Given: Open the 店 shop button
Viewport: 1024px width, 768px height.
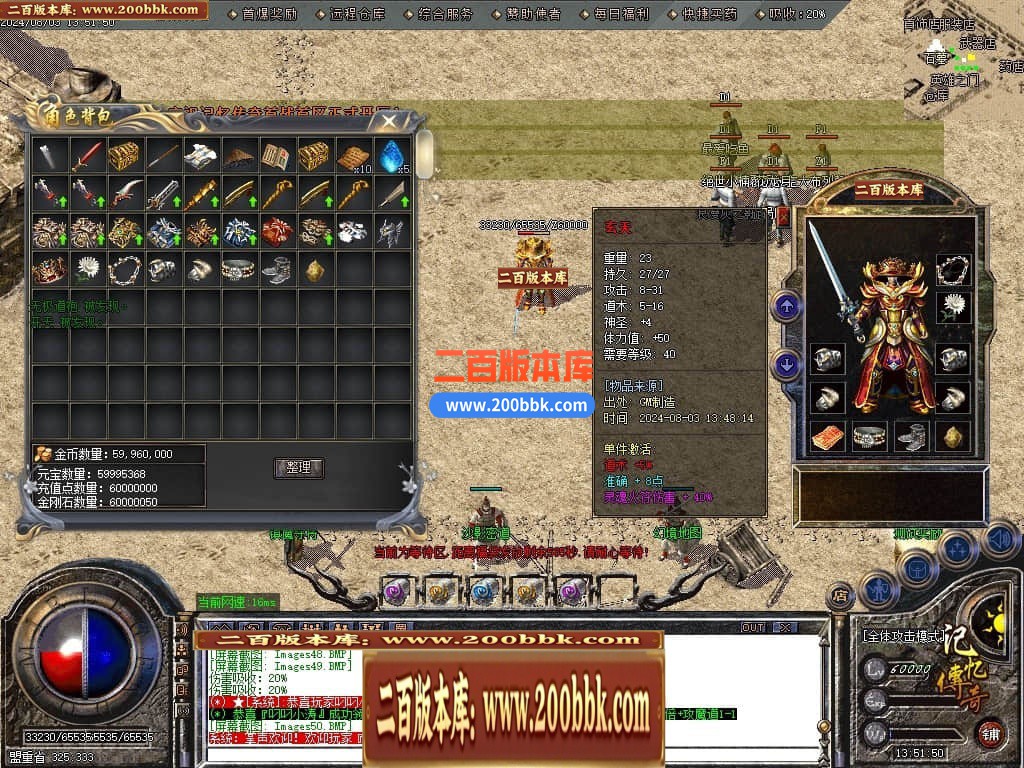Looking at the screenshot, I should [x=841, y=597].
